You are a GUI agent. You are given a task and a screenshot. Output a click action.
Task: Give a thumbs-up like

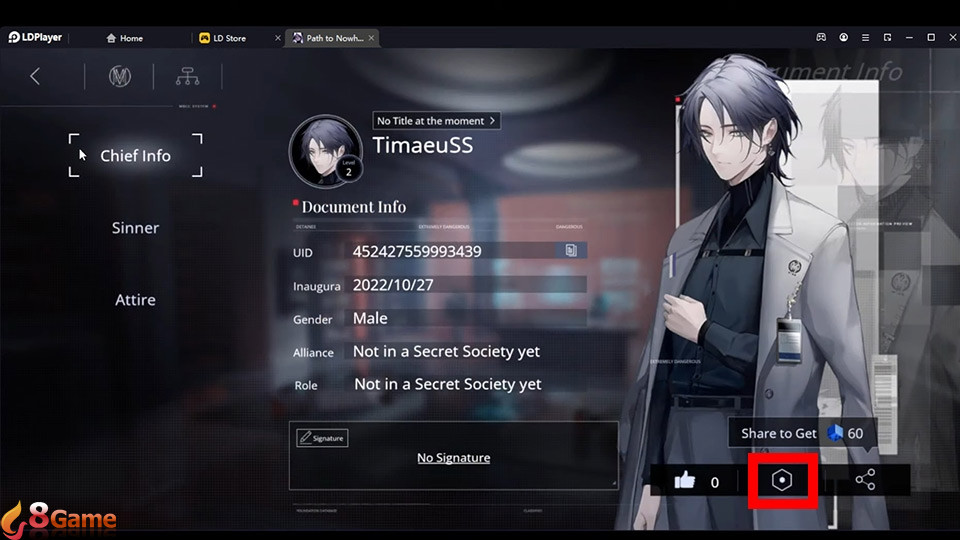[x=685, y=481]
